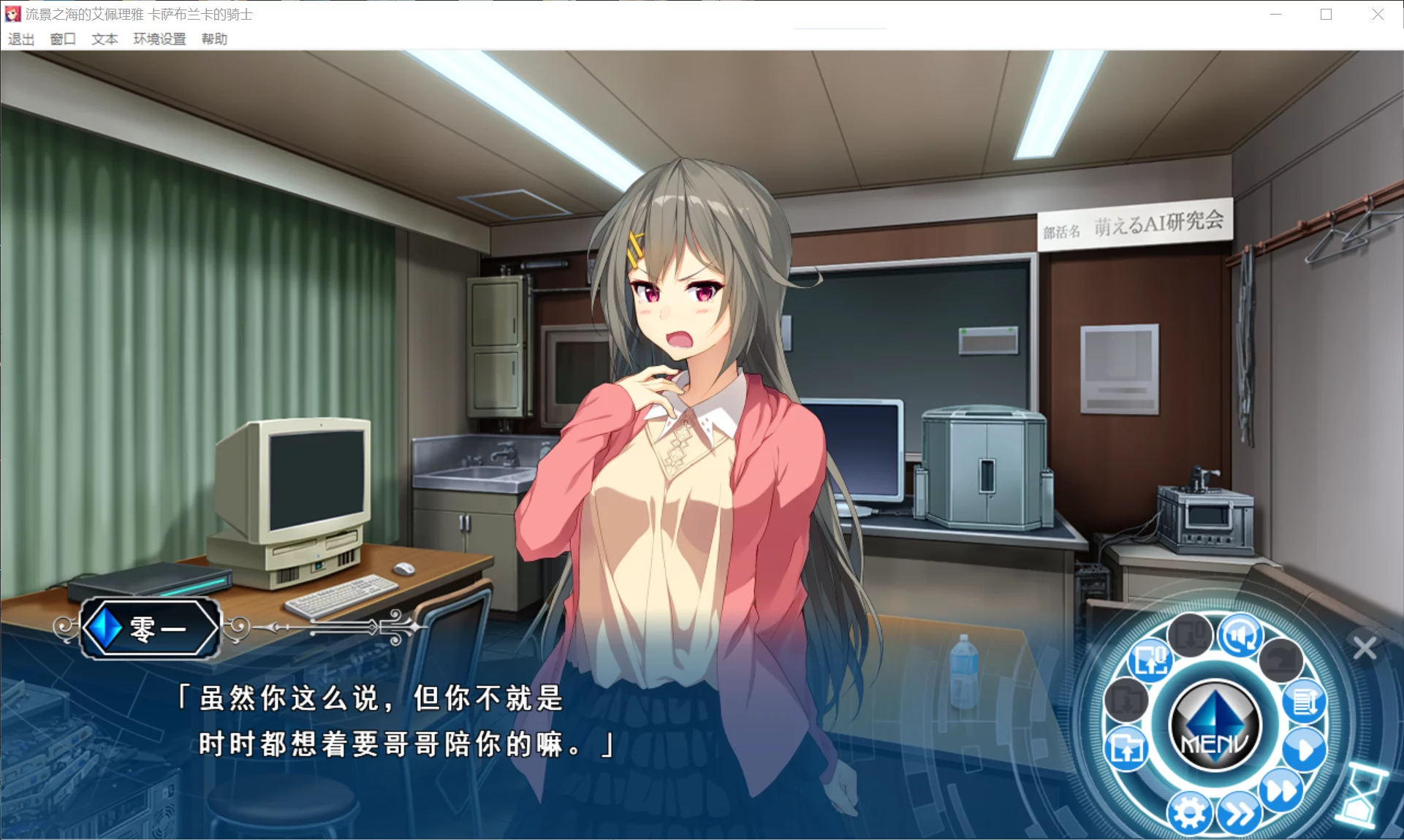Open the 文本 menu
The width and height of the screenshot is (1404, 840).
point(103,39)
